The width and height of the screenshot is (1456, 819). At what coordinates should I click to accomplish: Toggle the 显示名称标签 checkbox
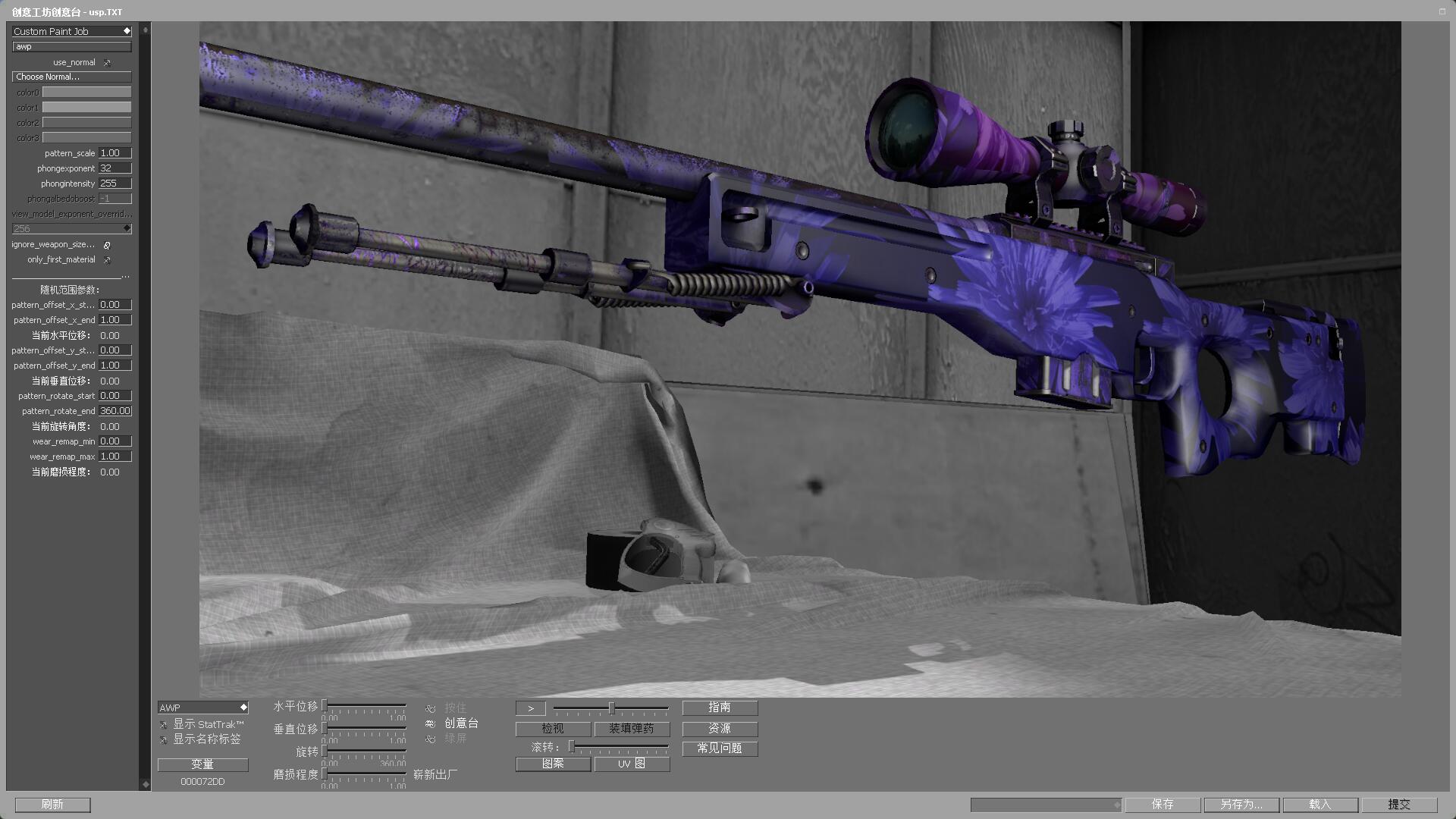(164, 739)
